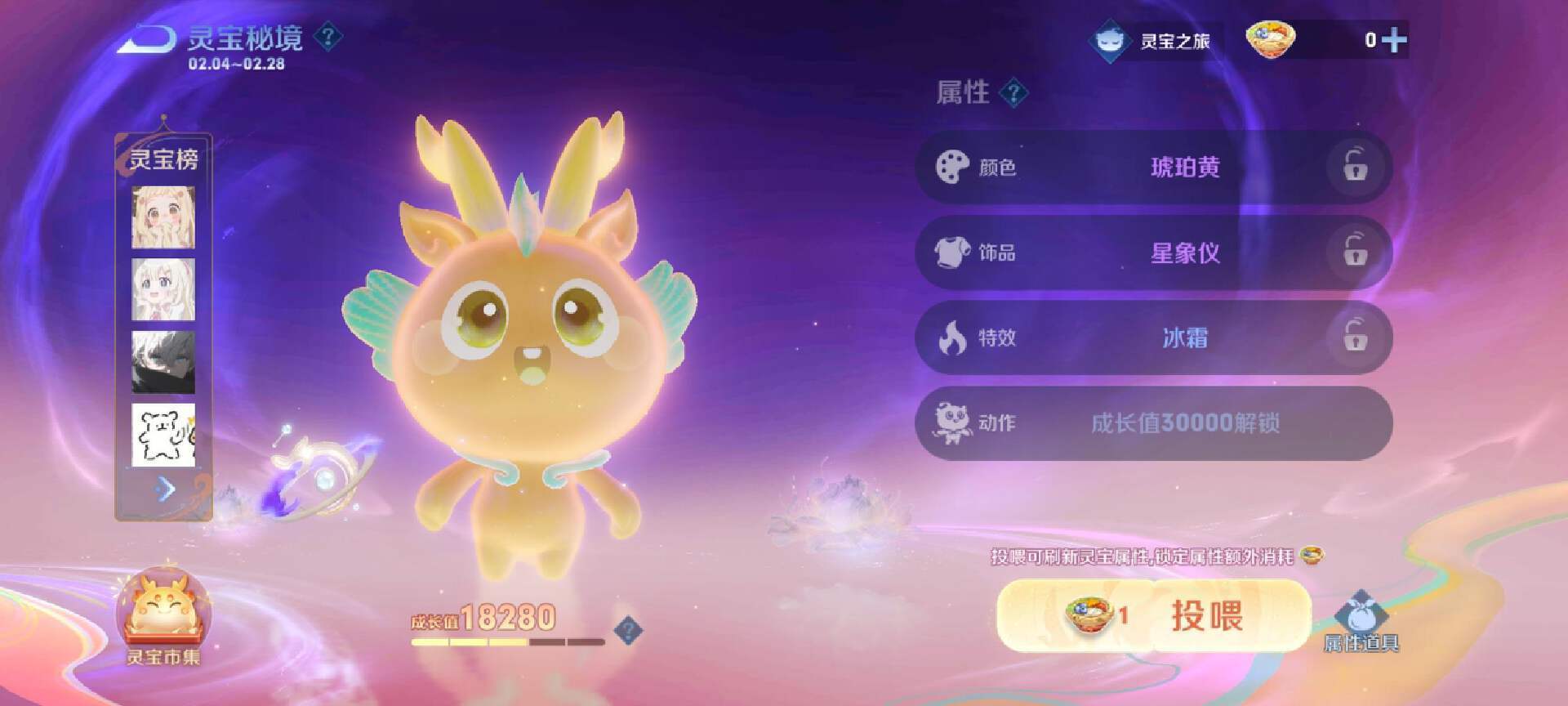
Task: Go back using the top-left arrow
Action: (x=147, y=39)
